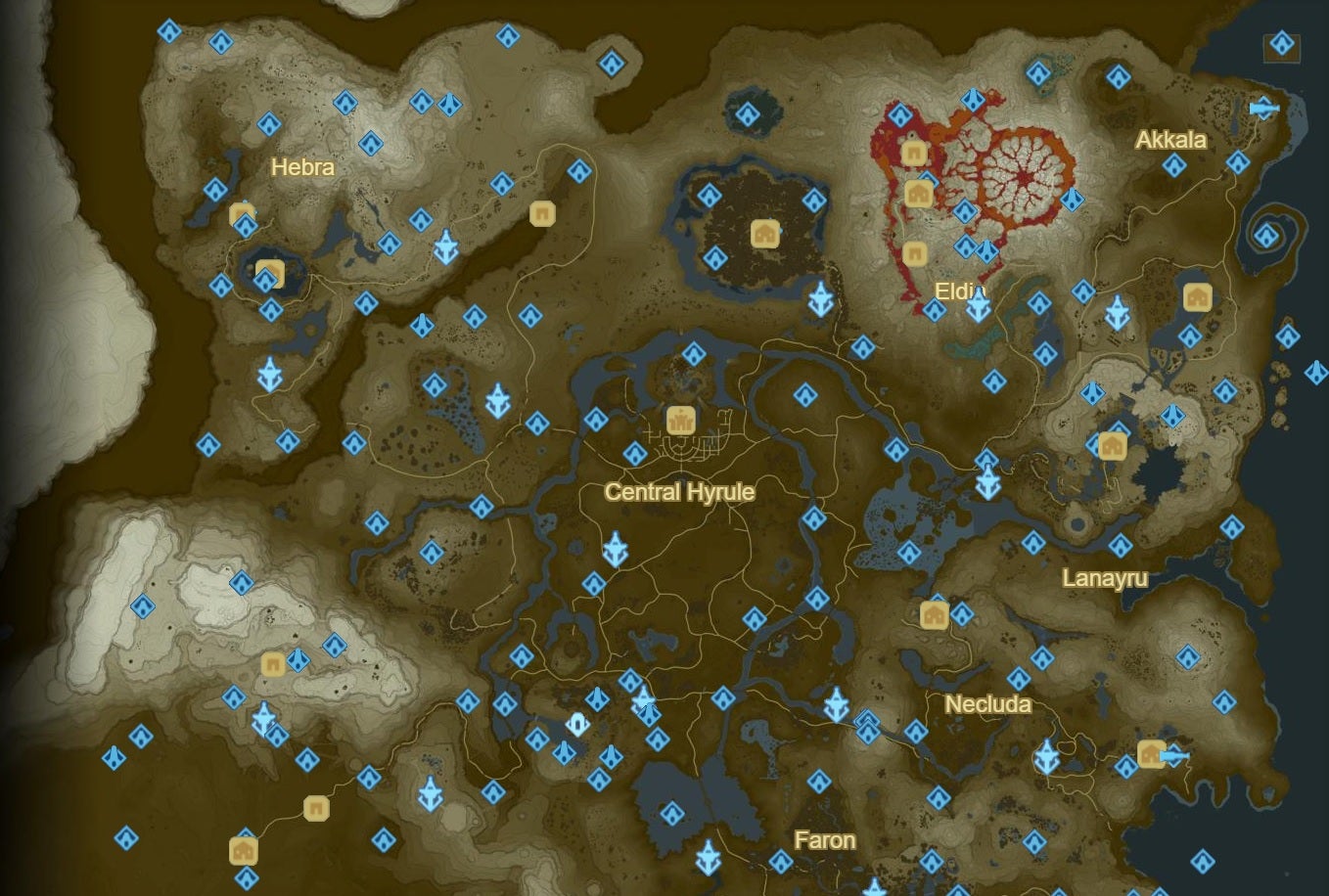Viewport: 1329px width, 896px height.
Task: Click the Central Hyrule region label
Action: 680,493
